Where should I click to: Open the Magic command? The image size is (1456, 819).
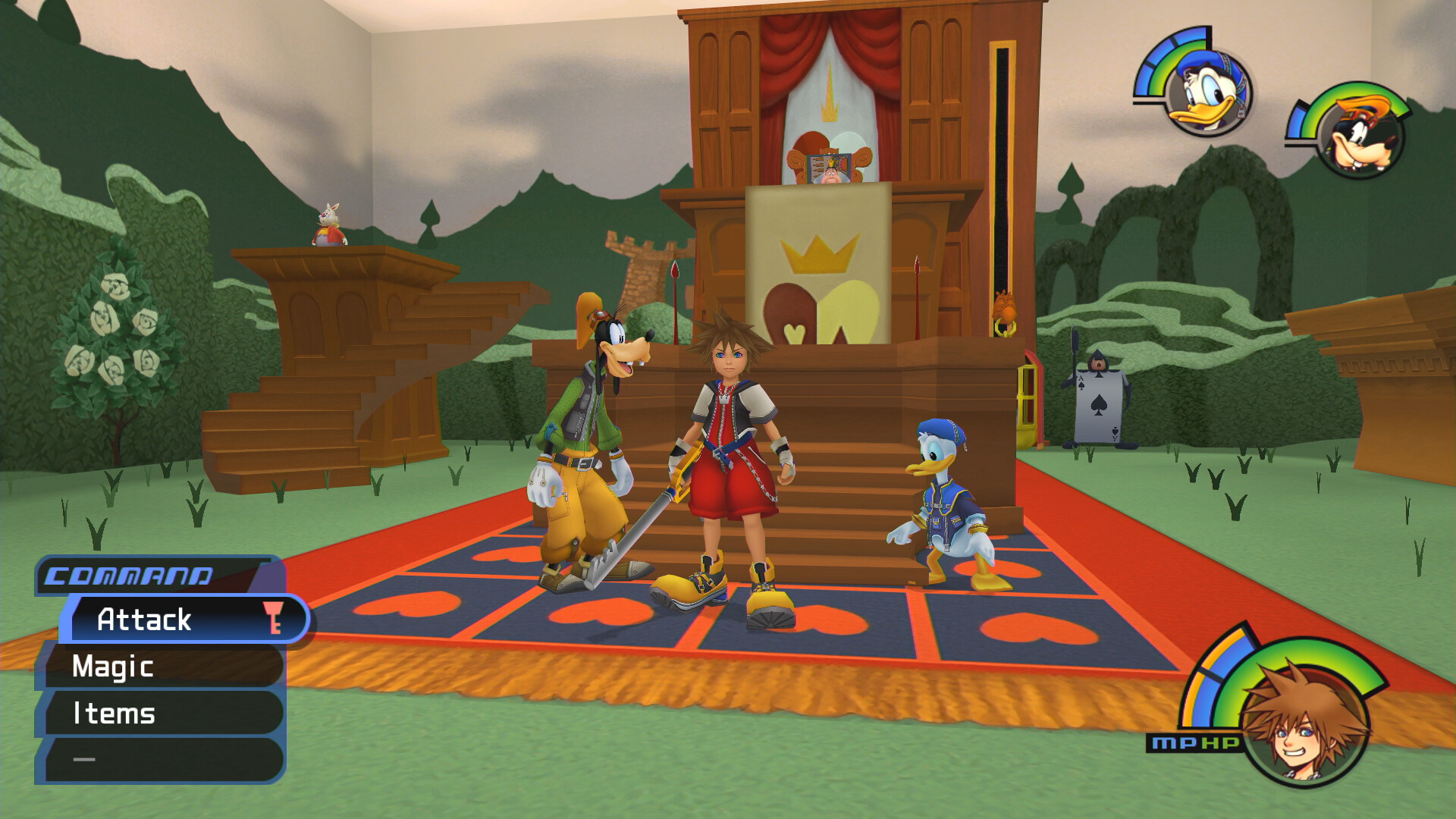point(112,667)
